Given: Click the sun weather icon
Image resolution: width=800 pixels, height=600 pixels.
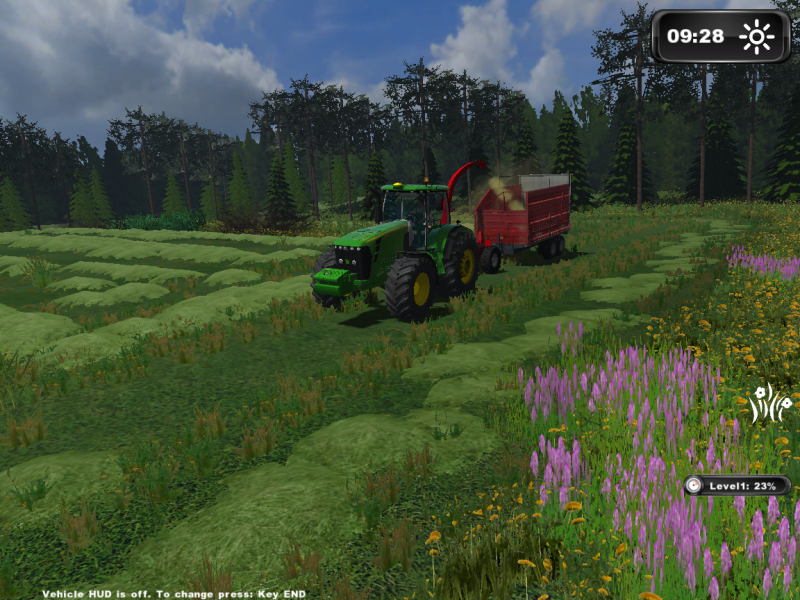Looking at the screenshot, I should tap(756, 37).
